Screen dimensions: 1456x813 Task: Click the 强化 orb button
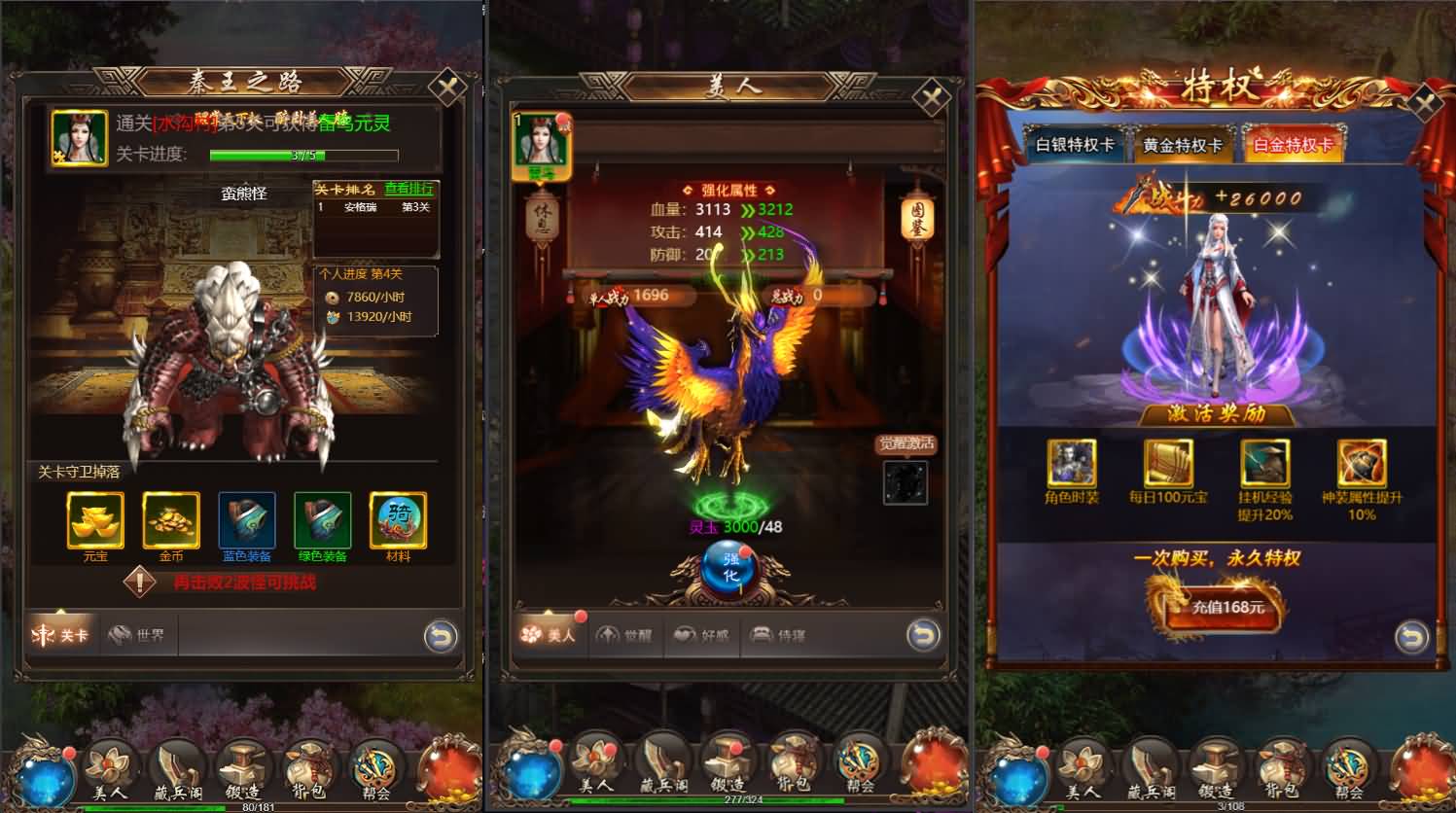coord(729,568)
